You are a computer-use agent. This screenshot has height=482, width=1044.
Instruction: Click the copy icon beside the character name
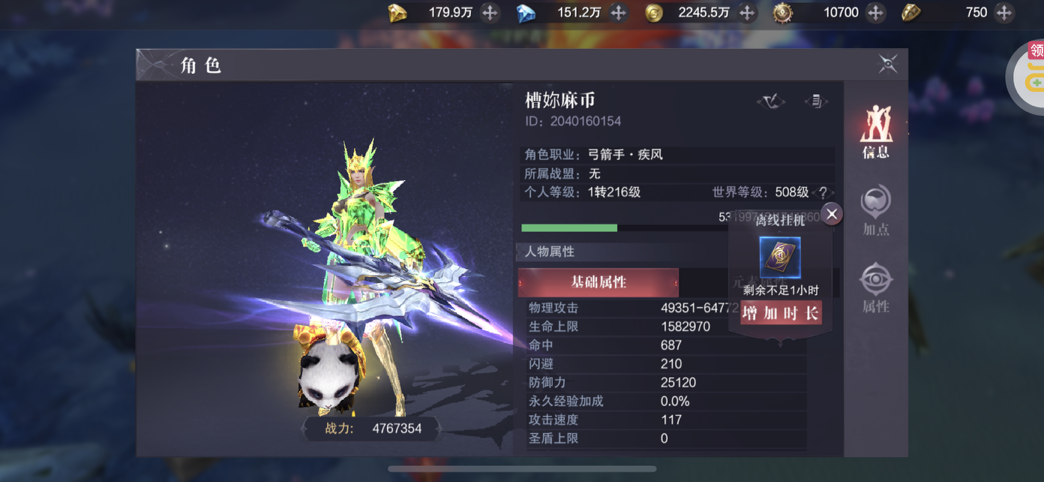click(816, 101)
